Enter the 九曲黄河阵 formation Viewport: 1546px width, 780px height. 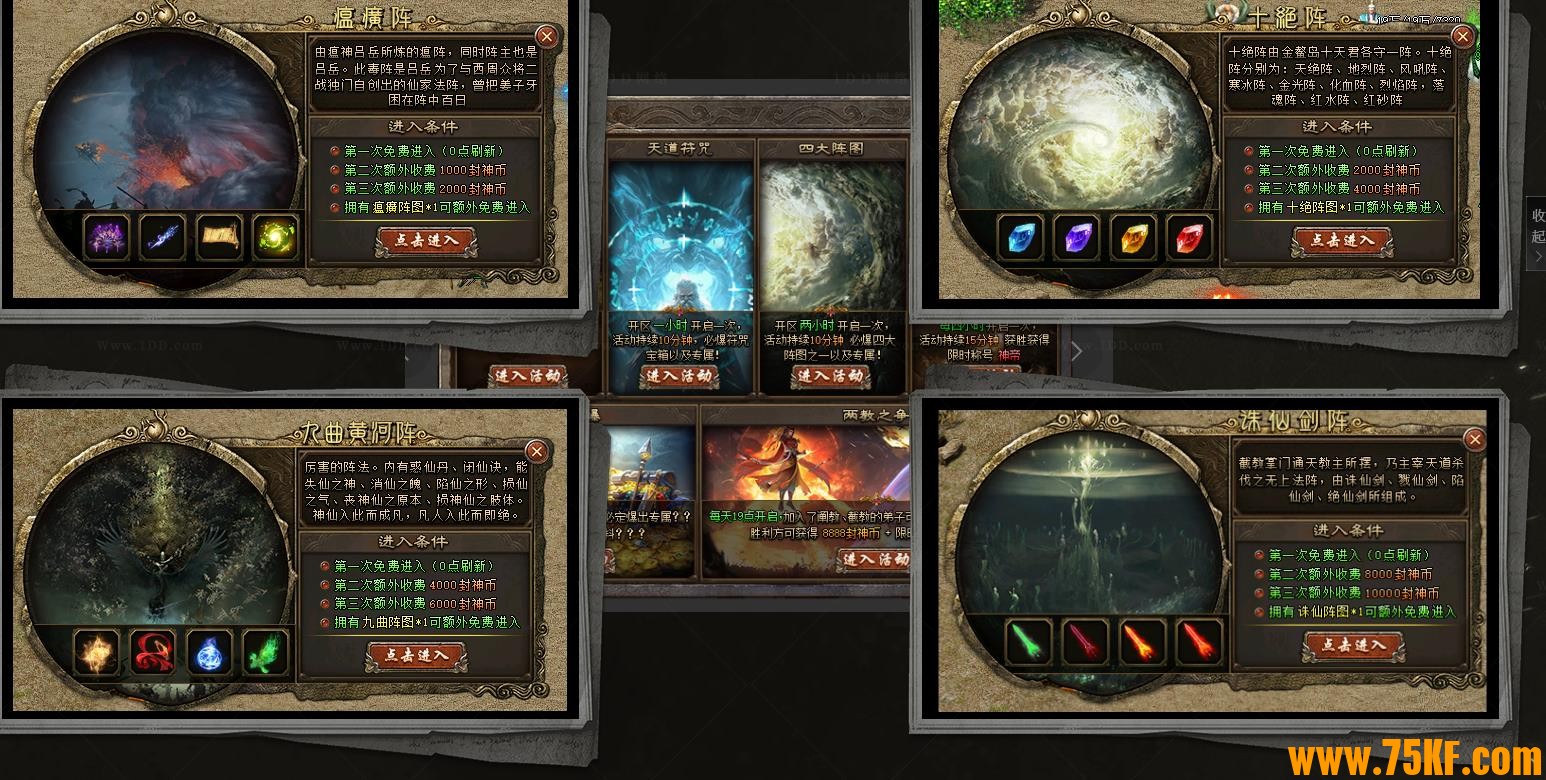pyautogui.click(x=416, y=656)
